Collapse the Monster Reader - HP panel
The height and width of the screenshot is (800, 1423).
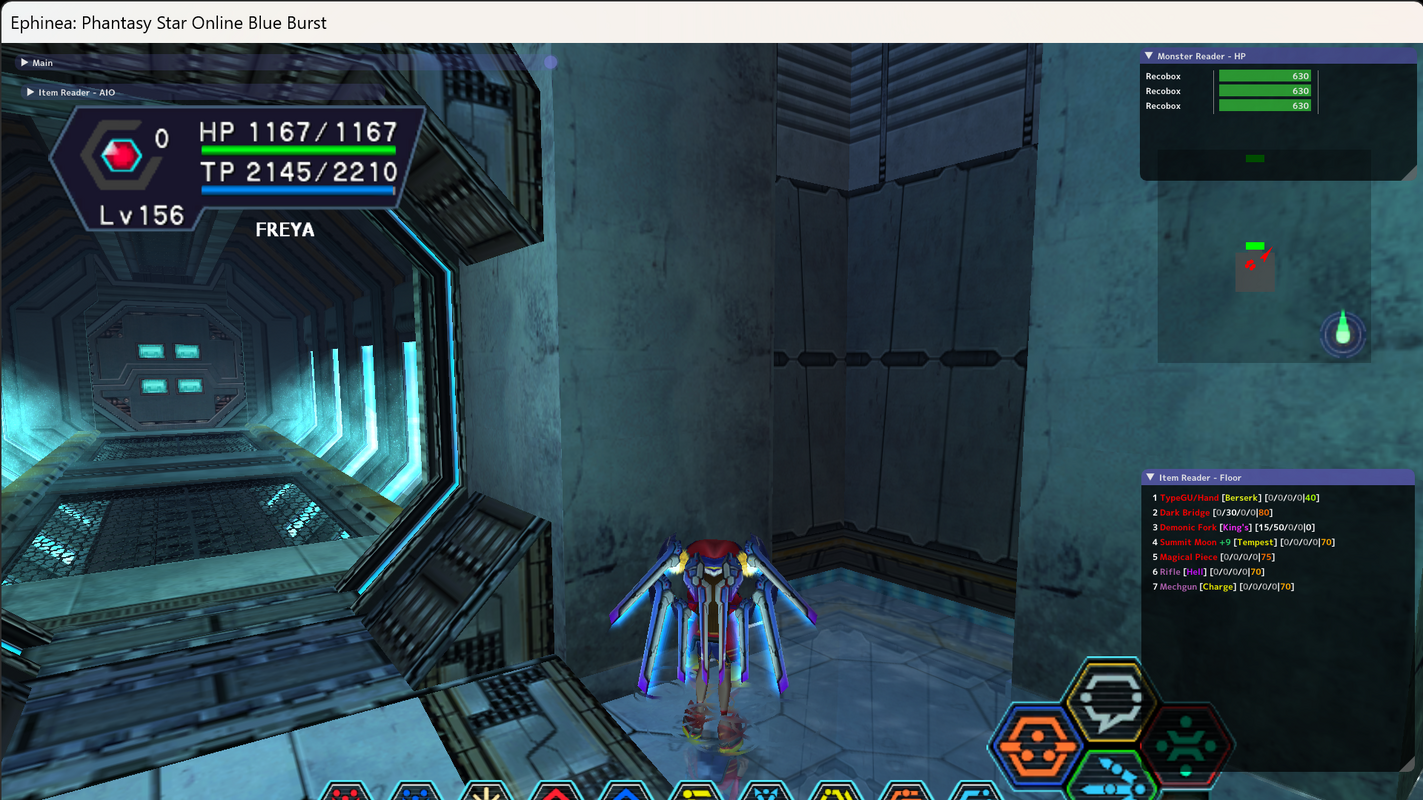click(x=1151, y=55)
